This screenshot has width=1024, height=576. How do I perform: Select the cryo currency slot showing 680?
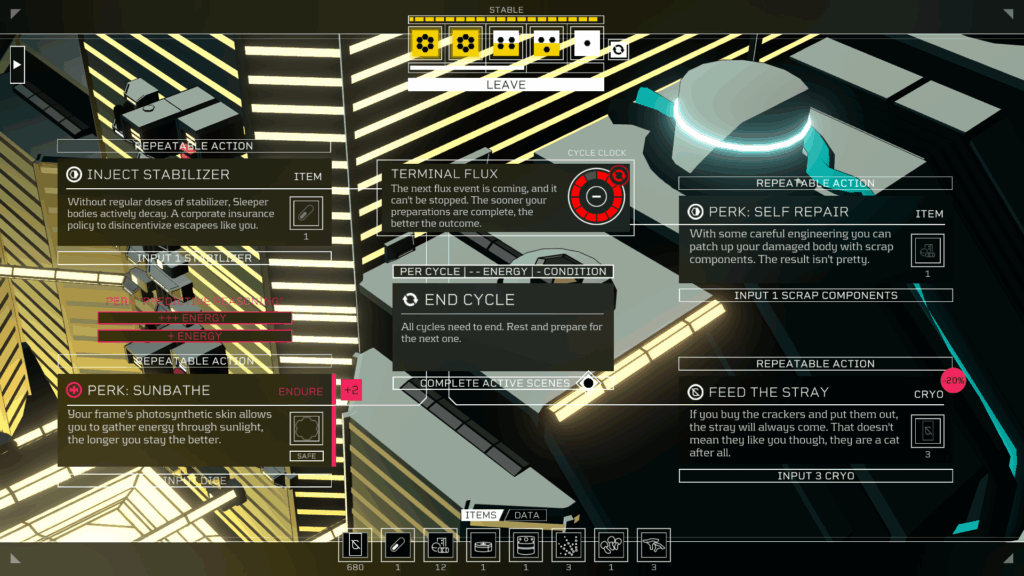[x=354, y=545]
